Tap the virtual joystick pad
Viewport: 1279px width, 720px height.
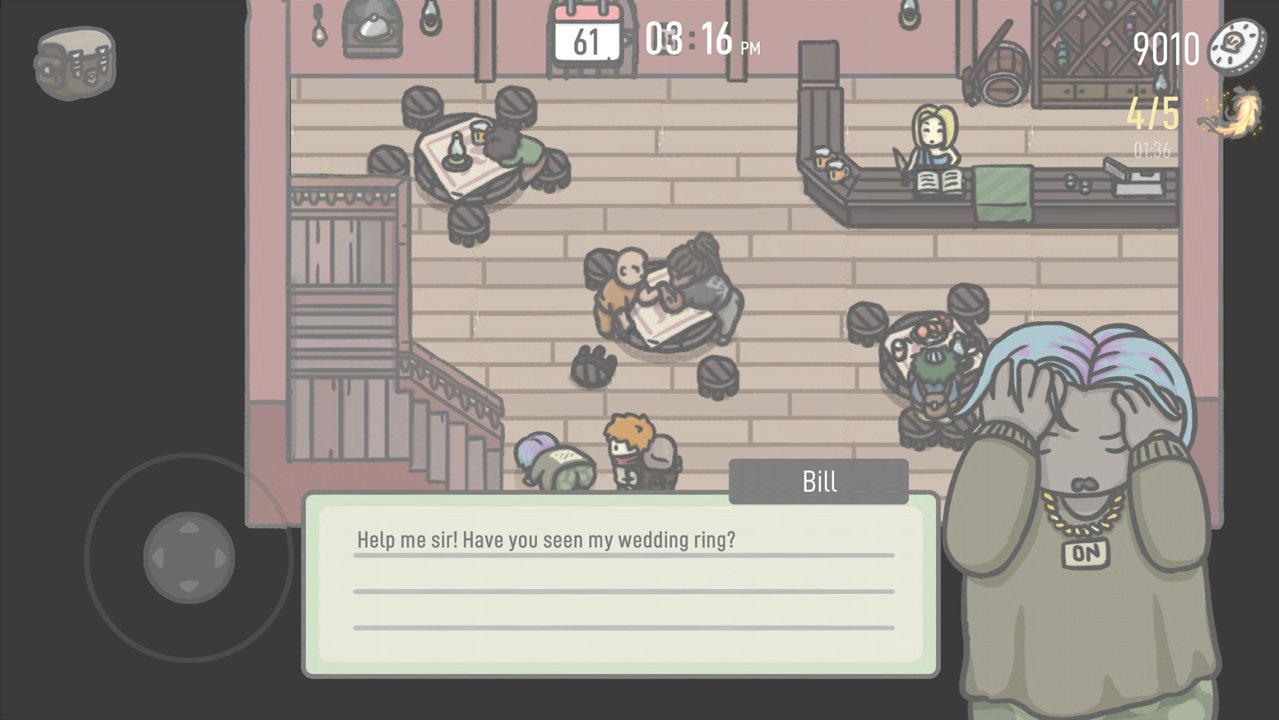[x=189, y=557]
